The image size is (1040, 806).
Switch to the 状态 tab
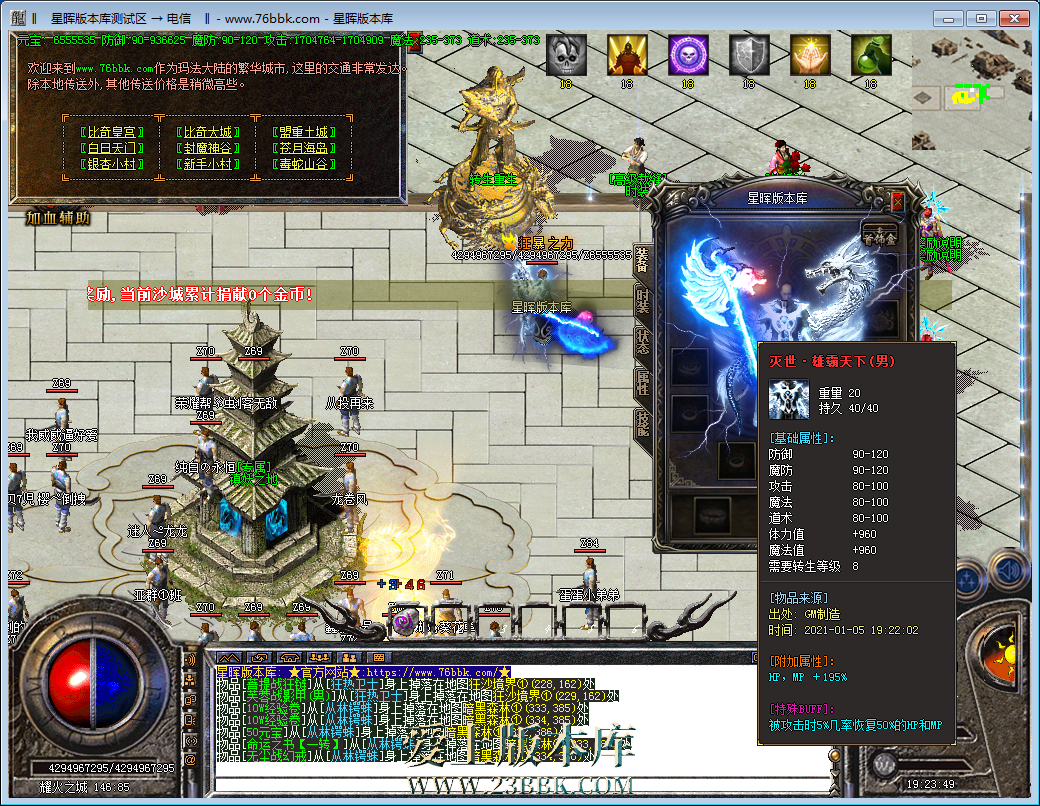642,340
